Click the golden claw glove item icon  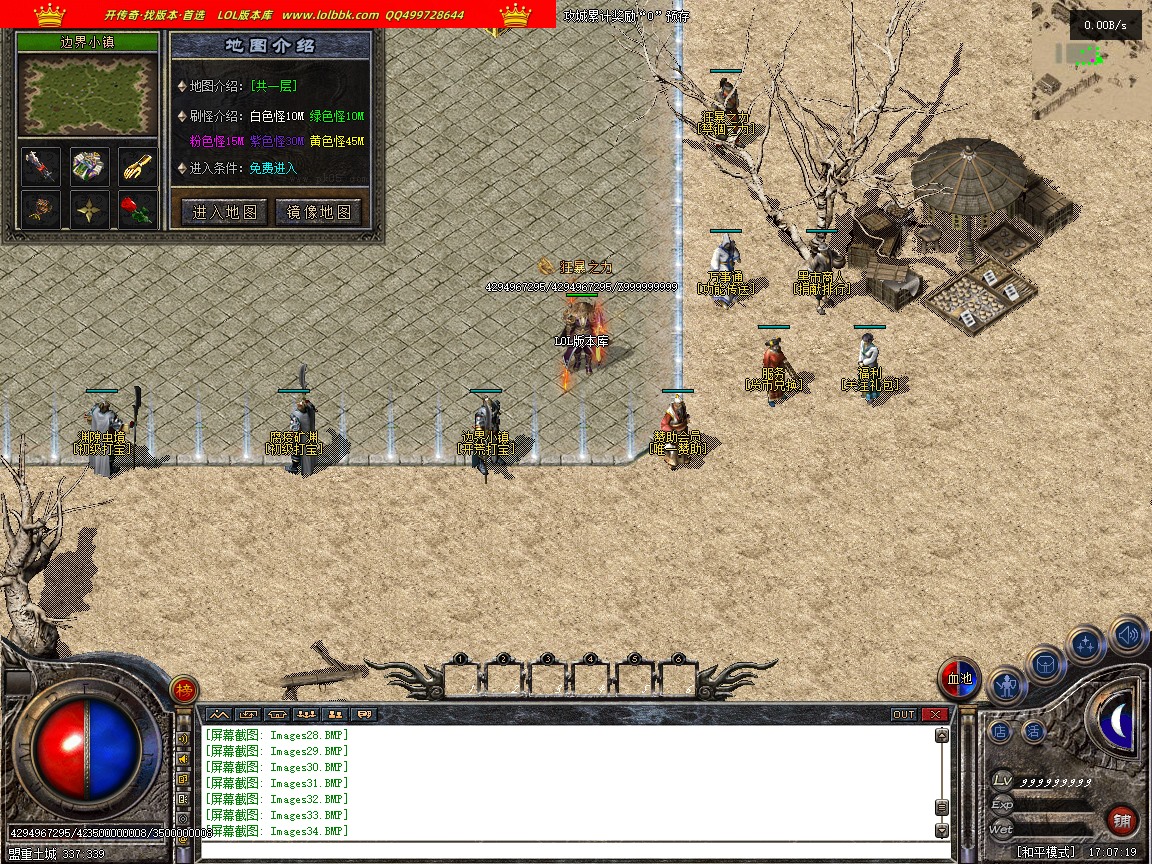[138, 166]
